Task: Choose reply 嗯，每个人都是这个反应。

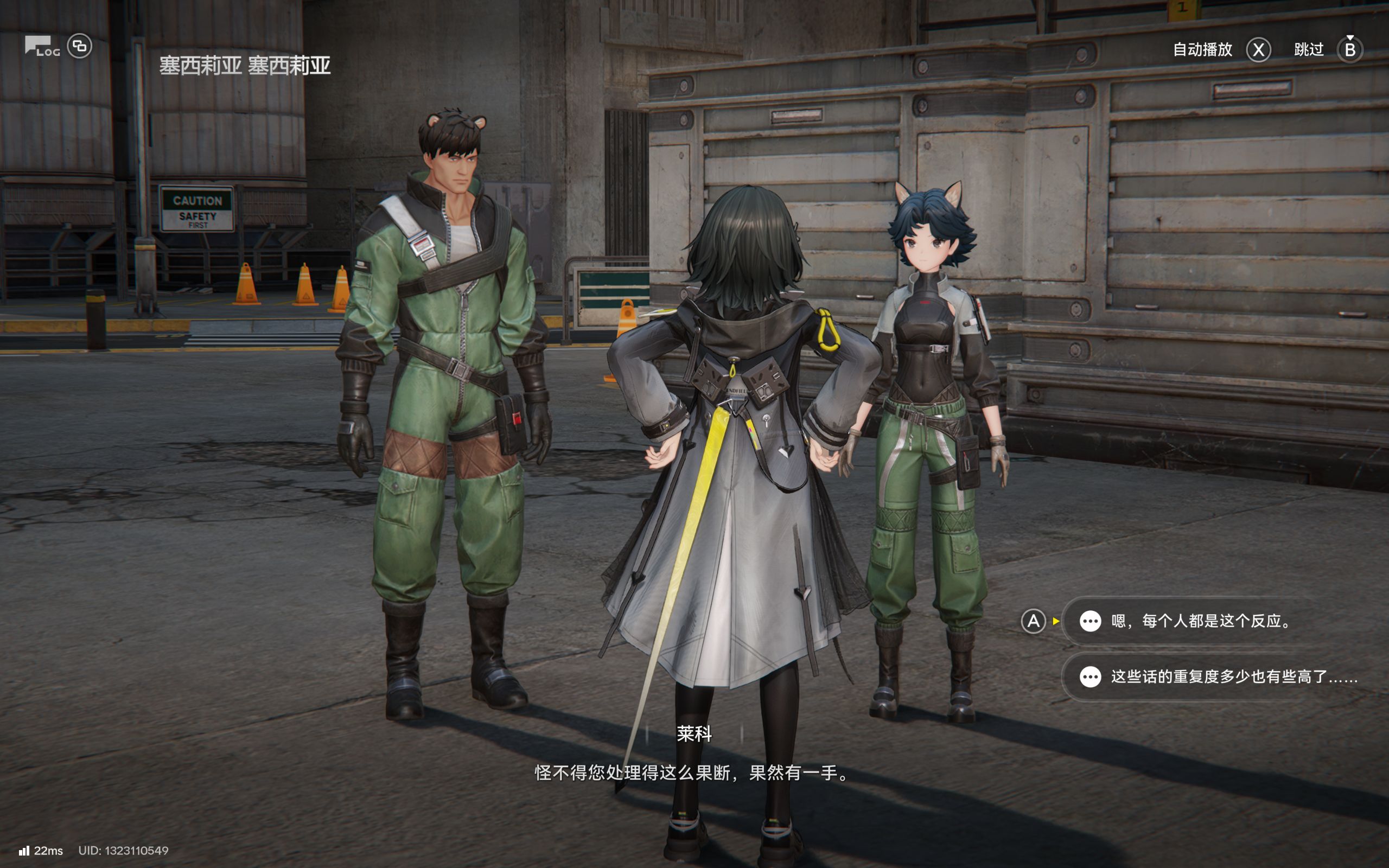Action: click(x=1200, y=621)
